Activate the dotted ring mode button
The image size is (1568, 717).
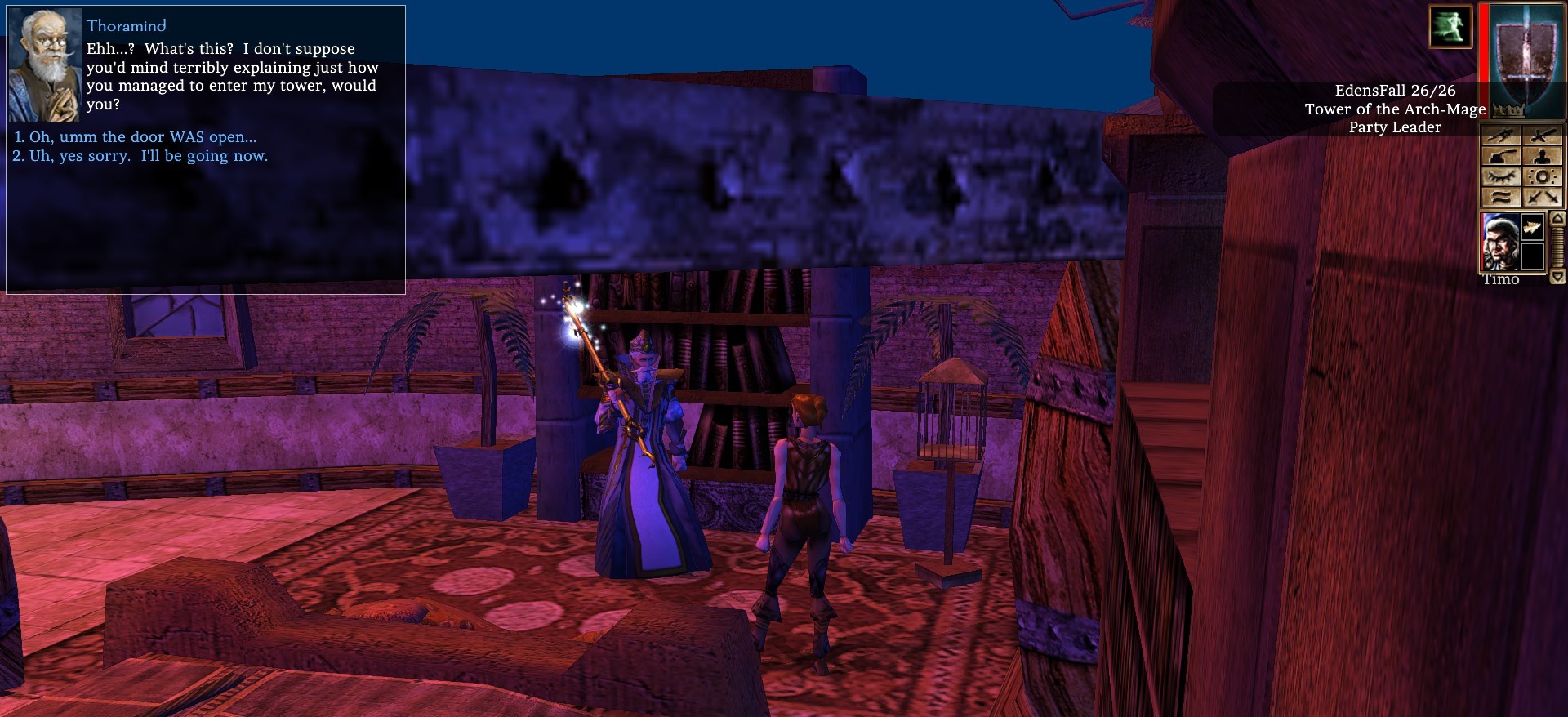click(x=1543, y=177)
